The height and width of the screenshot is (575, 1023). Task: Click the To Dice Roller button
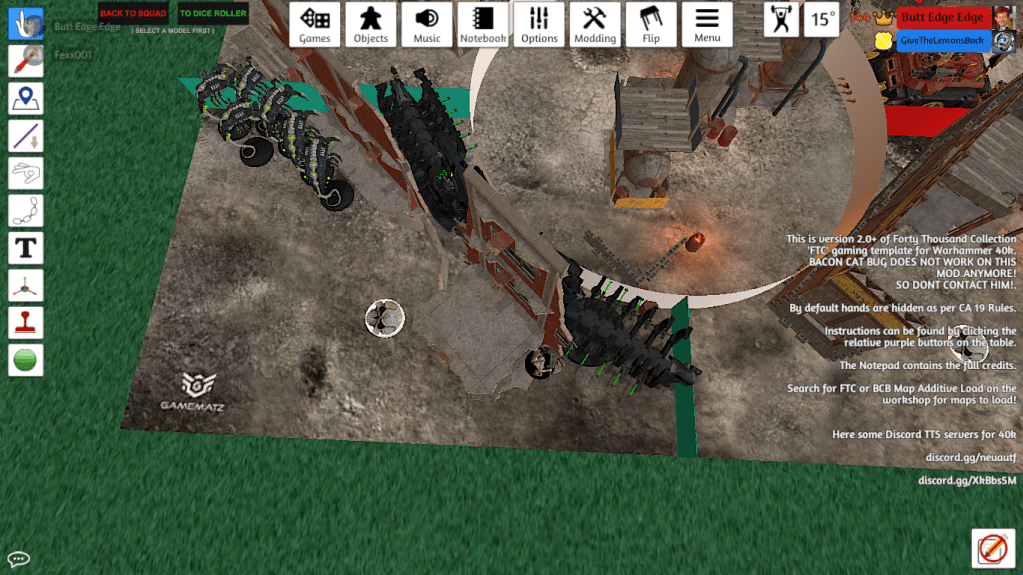[213, 14]
